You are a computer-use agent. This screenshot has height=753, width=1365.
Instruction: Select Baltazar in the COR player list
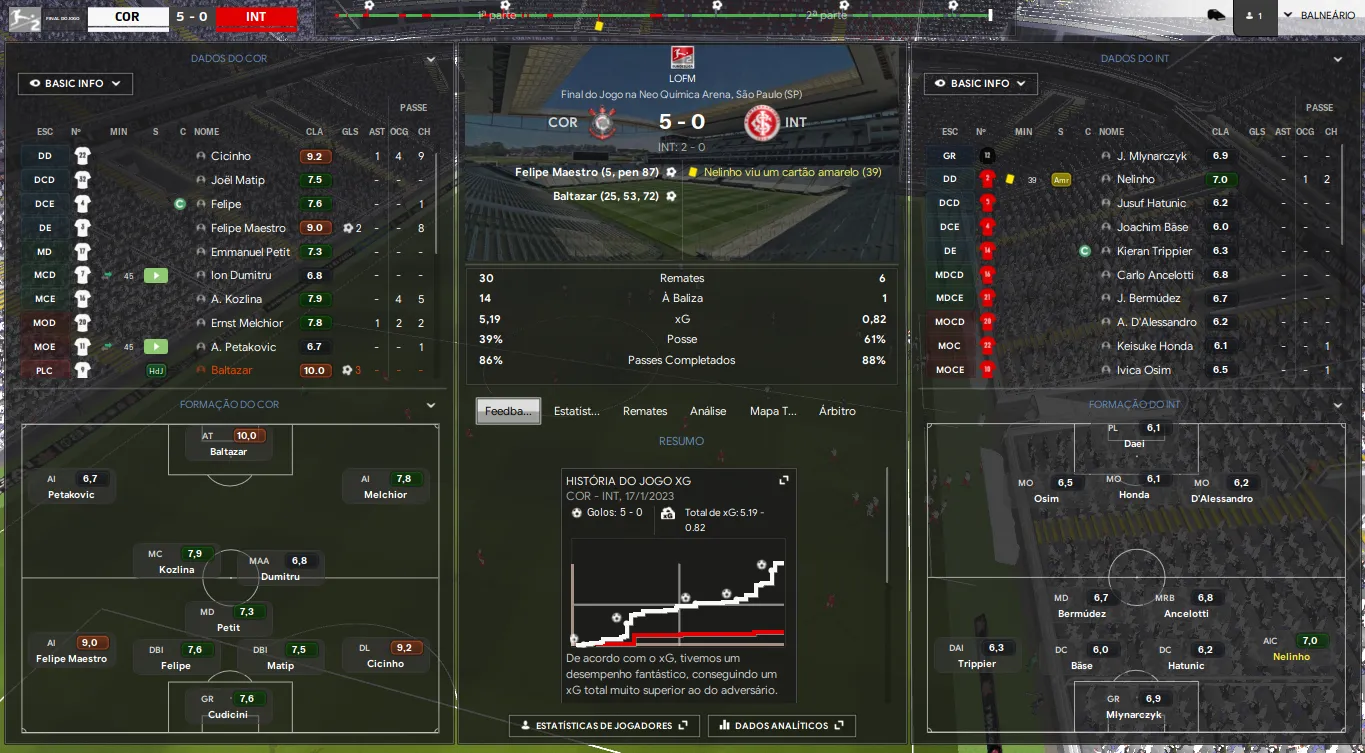tap(232, 370)
